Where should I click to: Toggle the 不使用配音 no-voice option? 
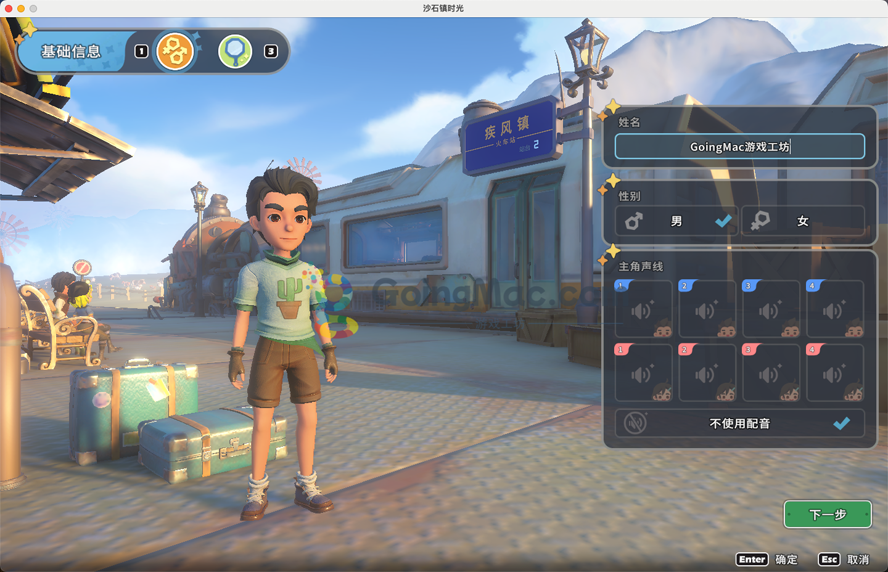click(739, 423)
